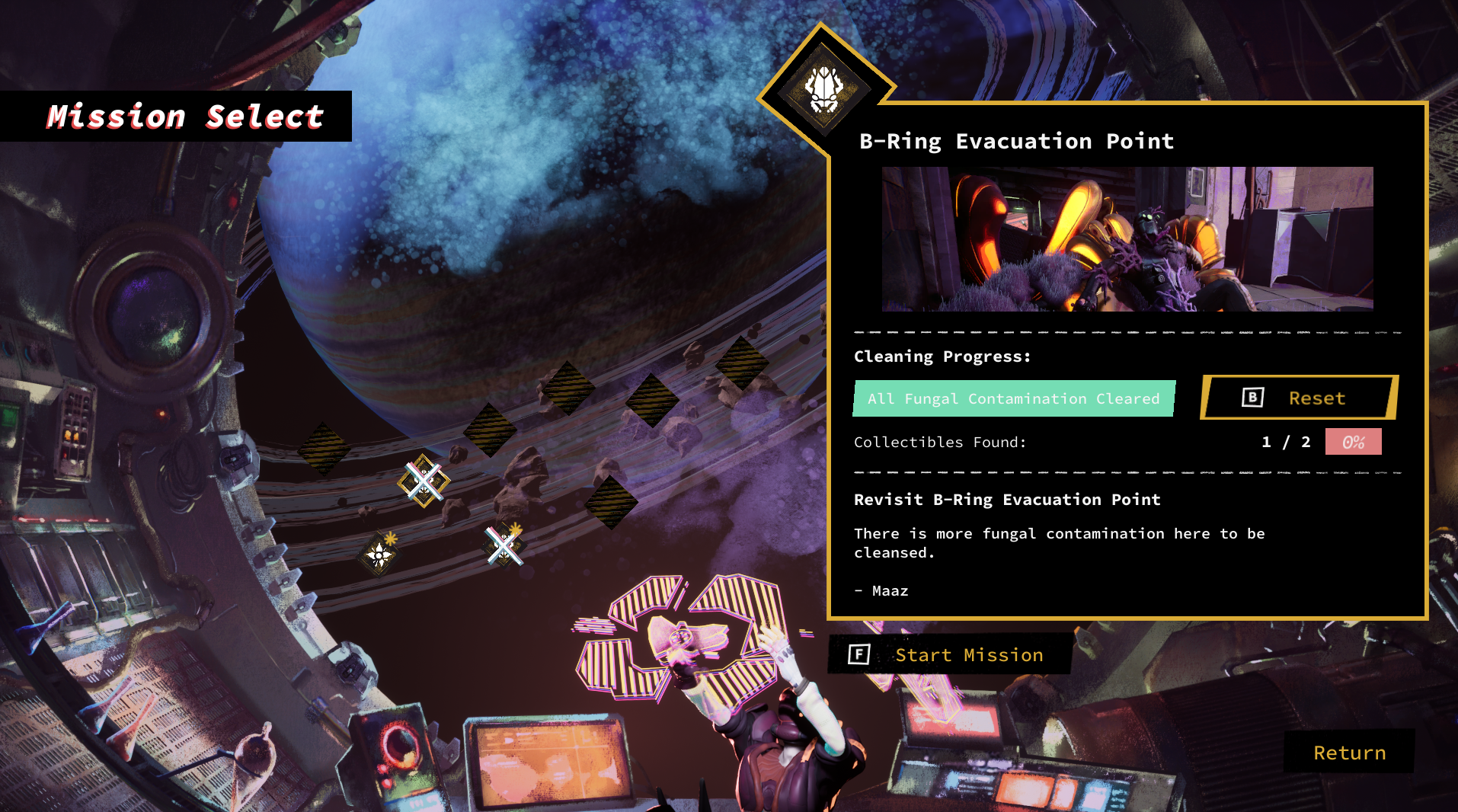The height and width of the screenshot is (812, 1458).
Task: Choose the flower mission node with star
Action: (x=379, y=554)
